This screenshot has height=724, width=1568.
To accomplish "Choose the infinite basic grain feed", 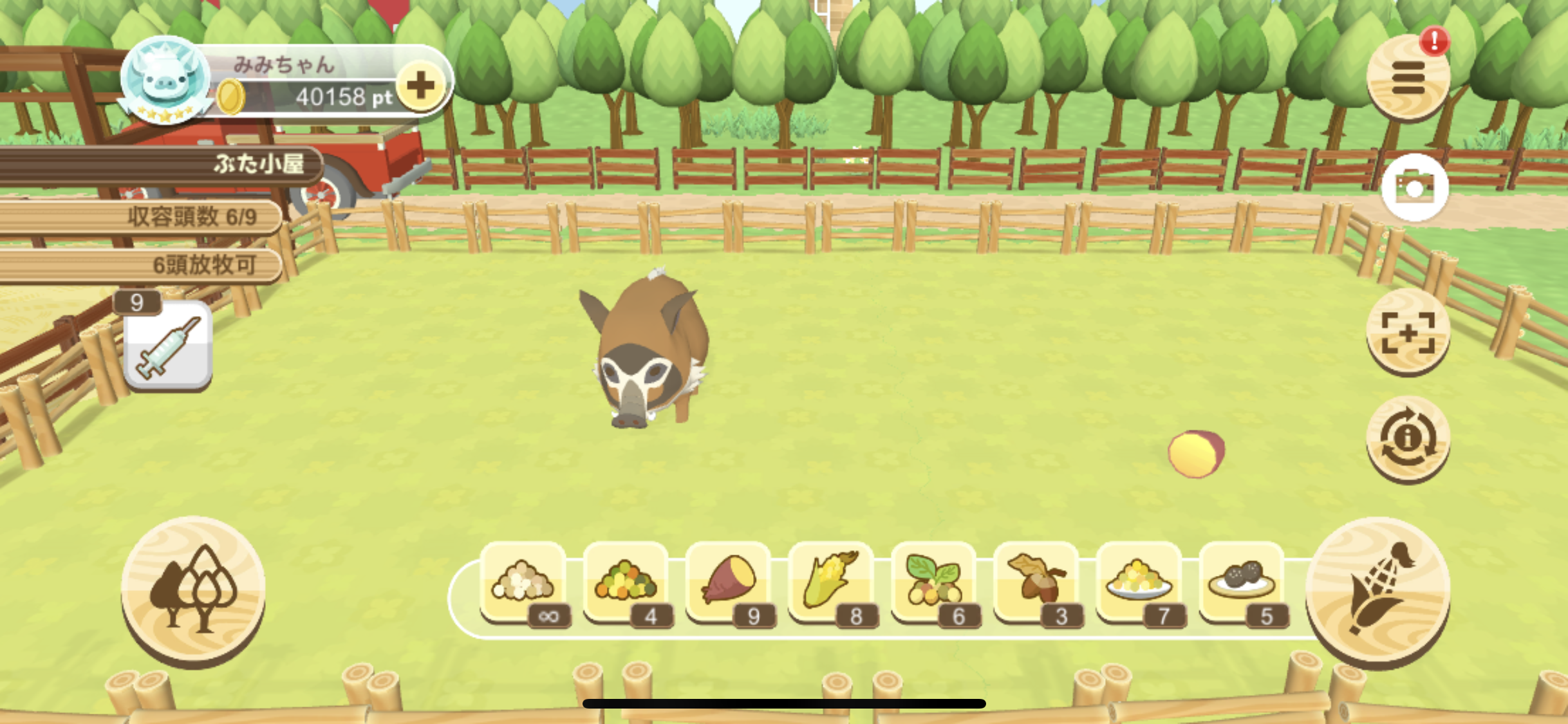I will tap(523, 582).
